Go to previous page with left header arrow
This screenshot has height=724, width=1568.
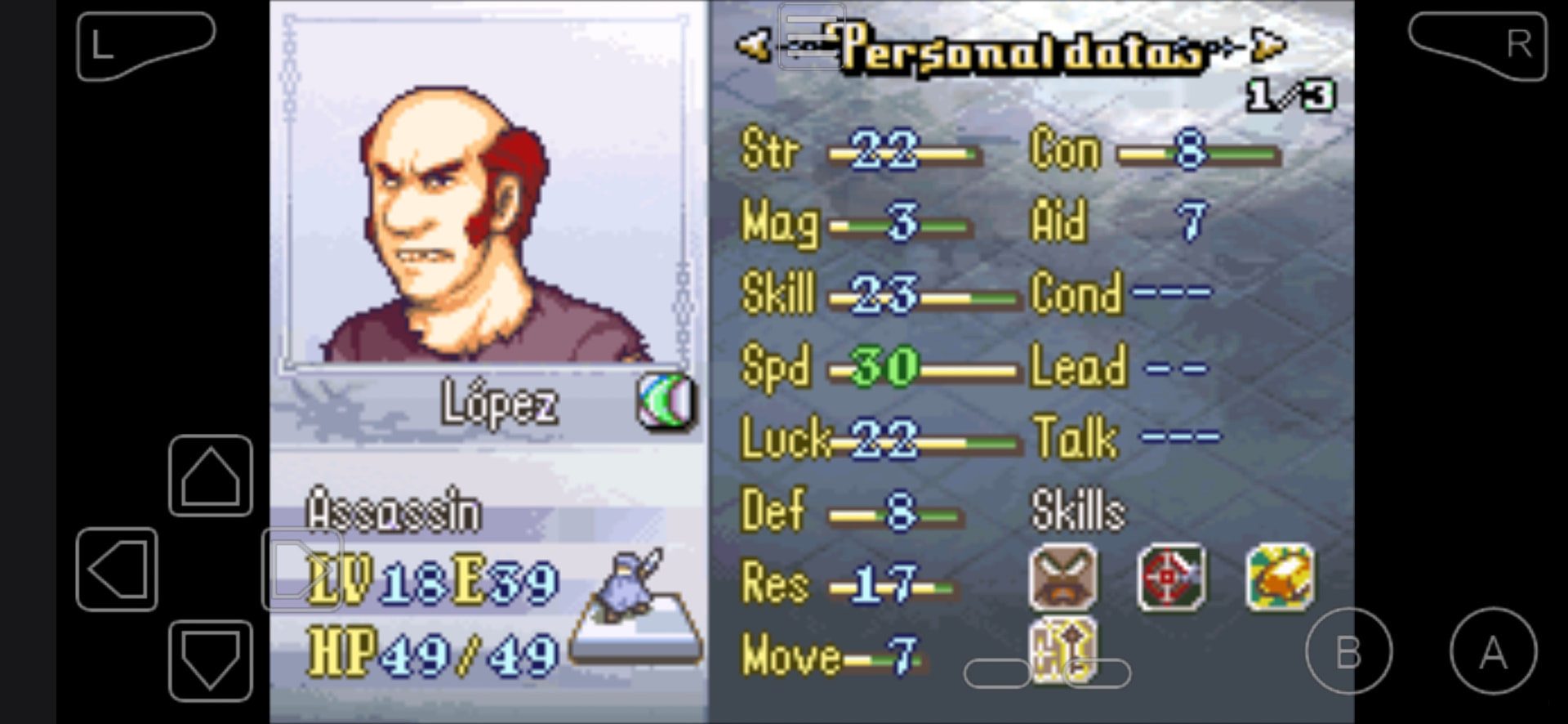753,45
